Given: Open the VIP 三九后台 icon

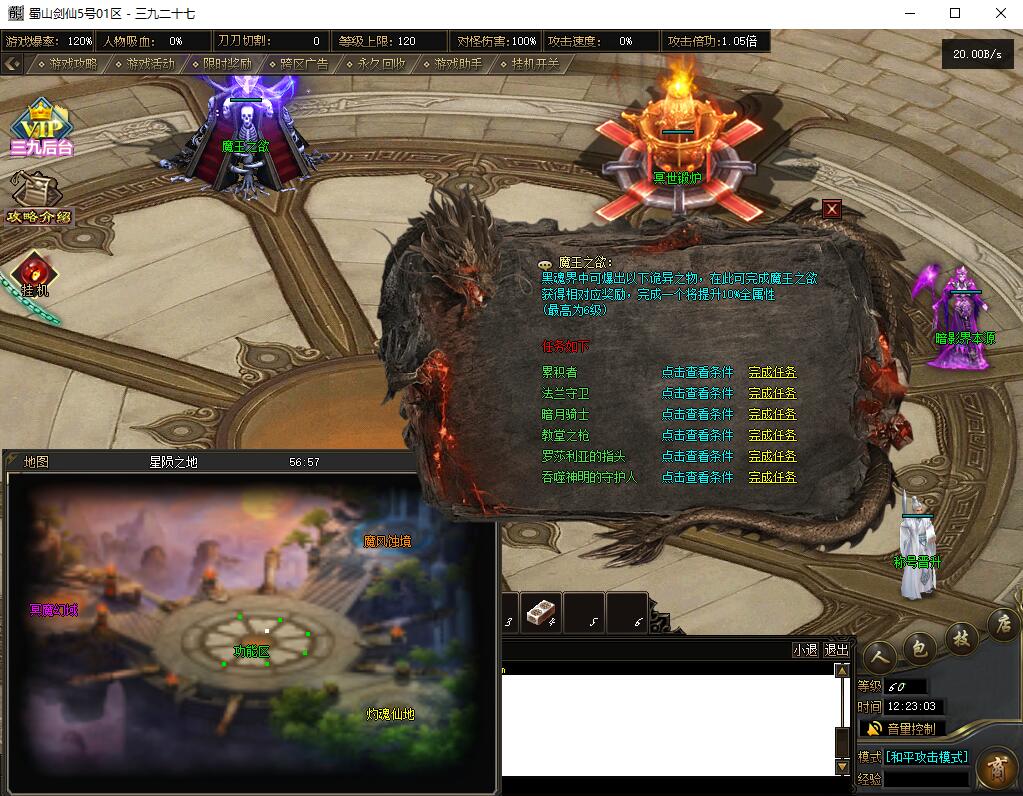Looking at the screenshot, I should point(41,127).
